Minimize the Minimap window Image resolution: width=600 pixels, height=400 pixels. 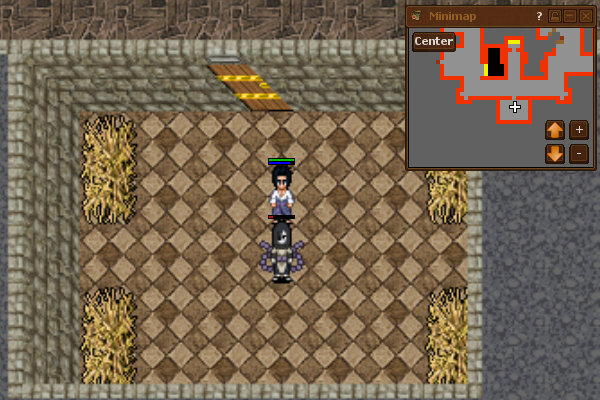[x=570, y=16]
